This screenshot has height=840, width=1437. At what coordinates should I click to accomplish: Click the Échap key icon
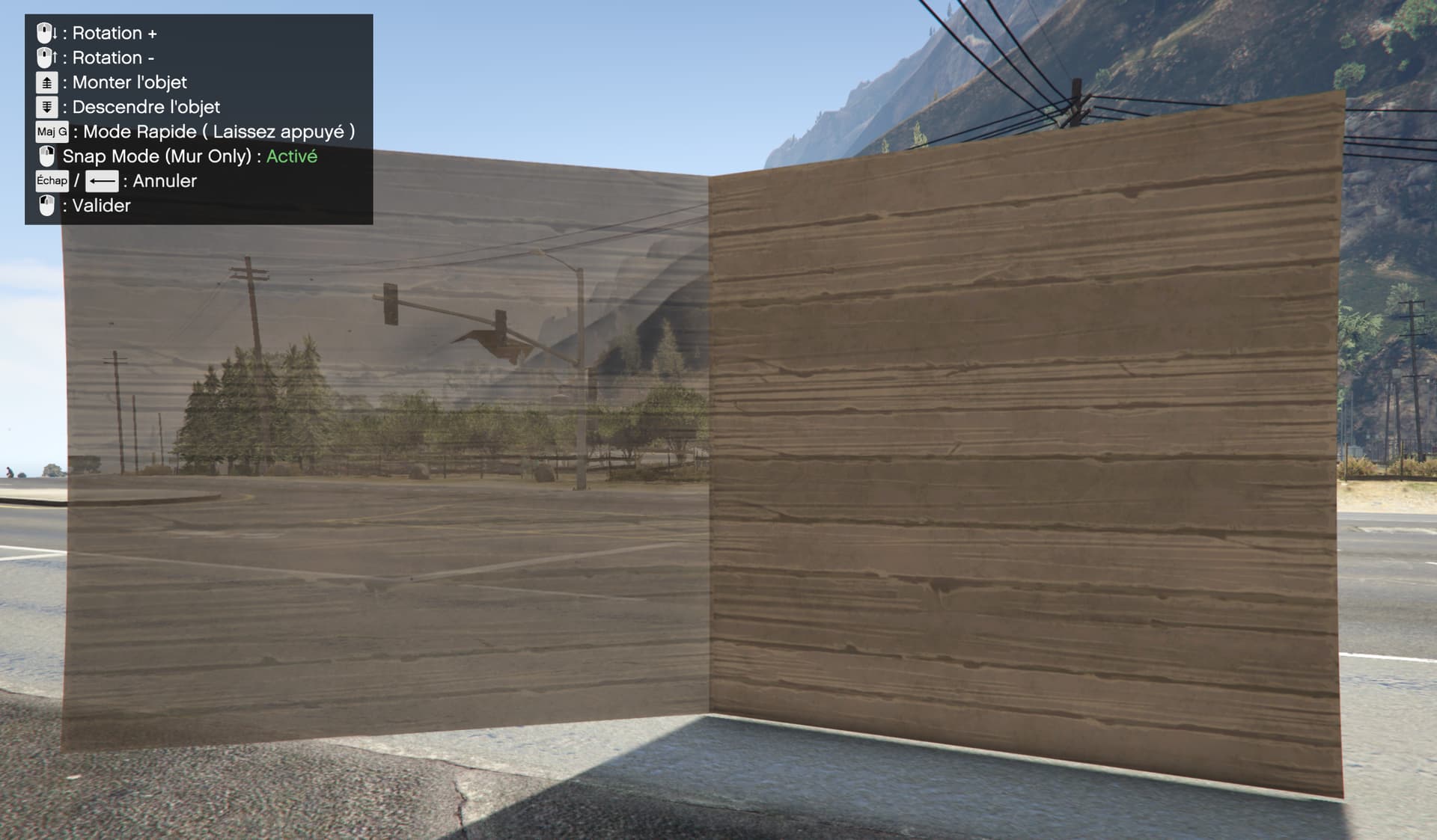pyautogui.click(x=51, y=180)
